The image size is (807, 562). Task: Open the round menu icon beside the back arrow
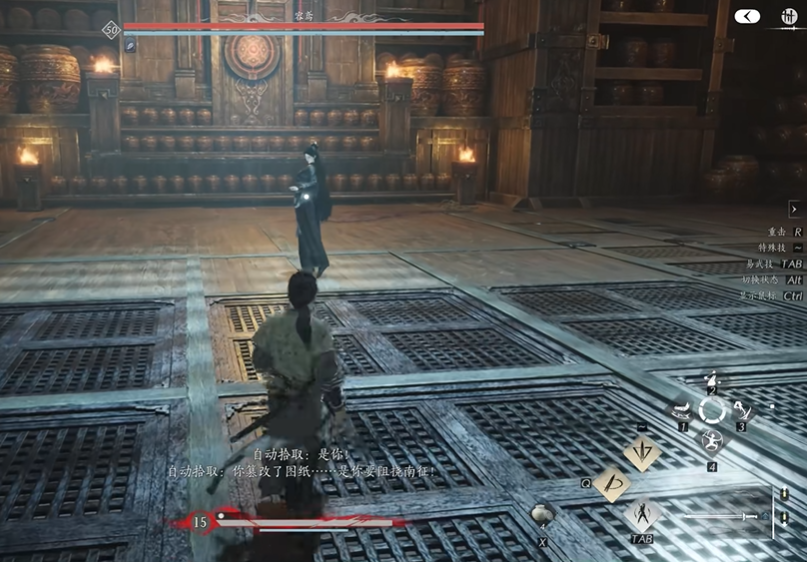click(x=785, y=16)
